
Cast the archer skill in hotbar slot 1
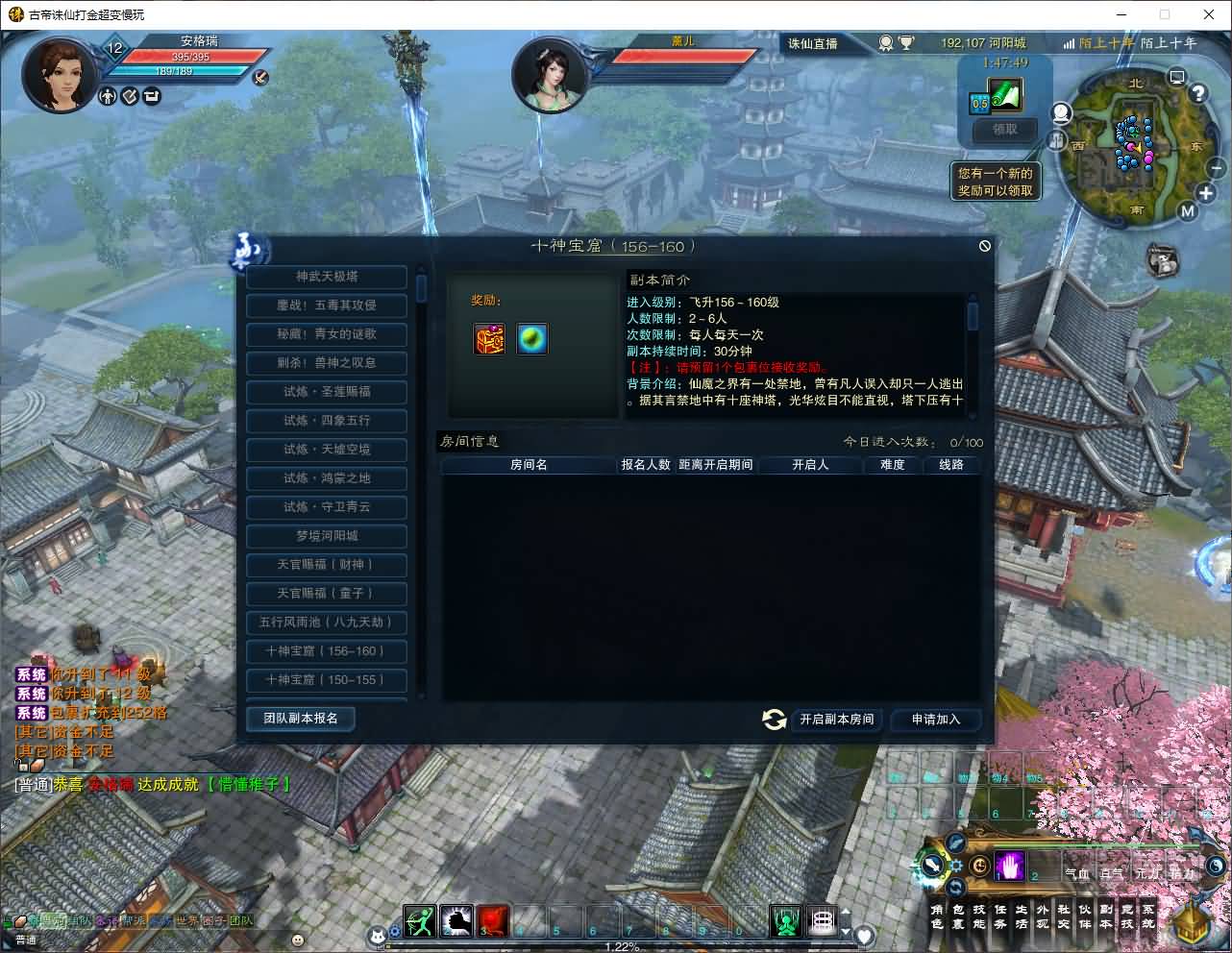[x=419, y=921]
